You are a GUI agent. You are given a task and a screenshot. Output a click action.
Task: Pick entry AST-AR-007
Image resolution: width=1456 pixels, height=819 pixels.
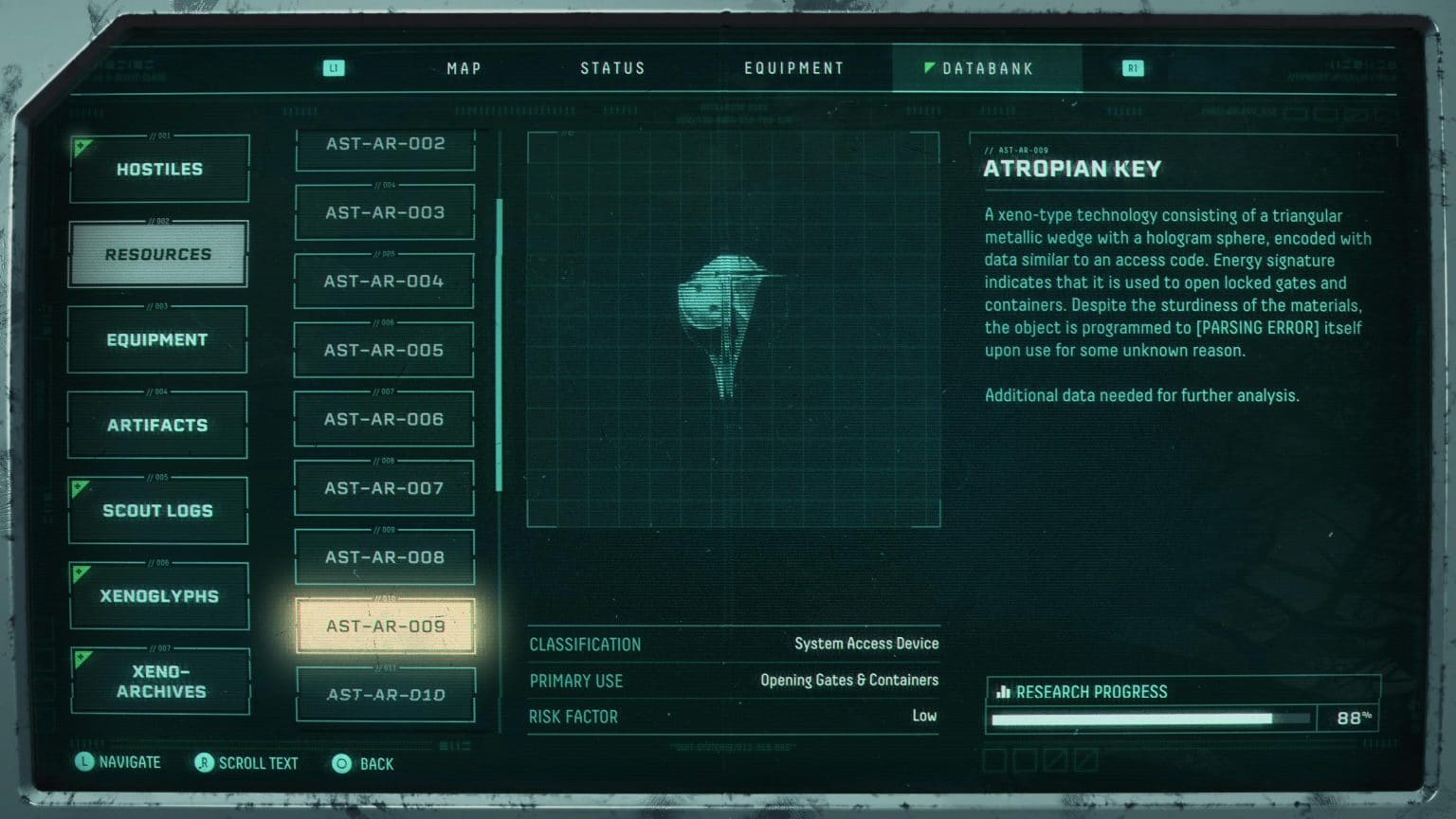coord(384,488)
